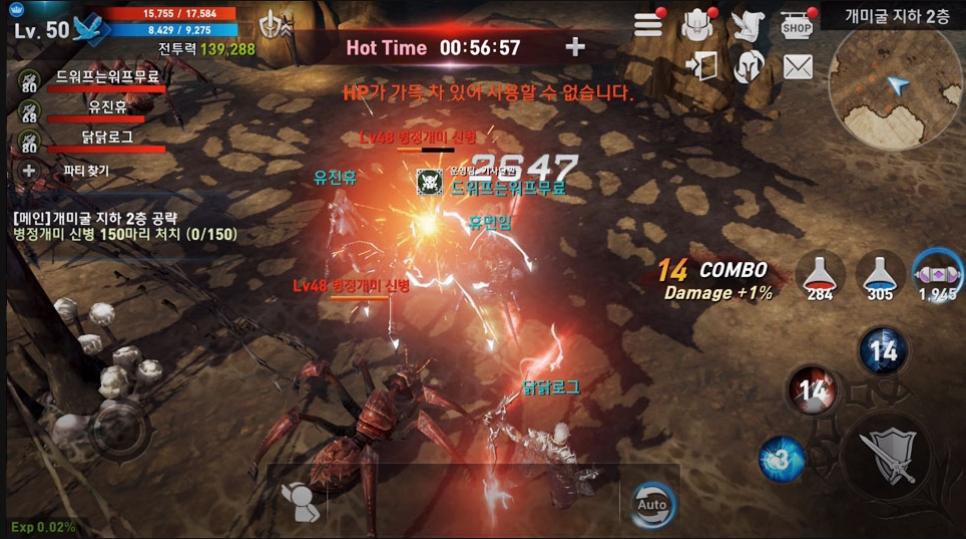Viewport: 966px width, 539px height.
Task: Activate the glowing blue energy skill
Action: [x=782, y=459]
